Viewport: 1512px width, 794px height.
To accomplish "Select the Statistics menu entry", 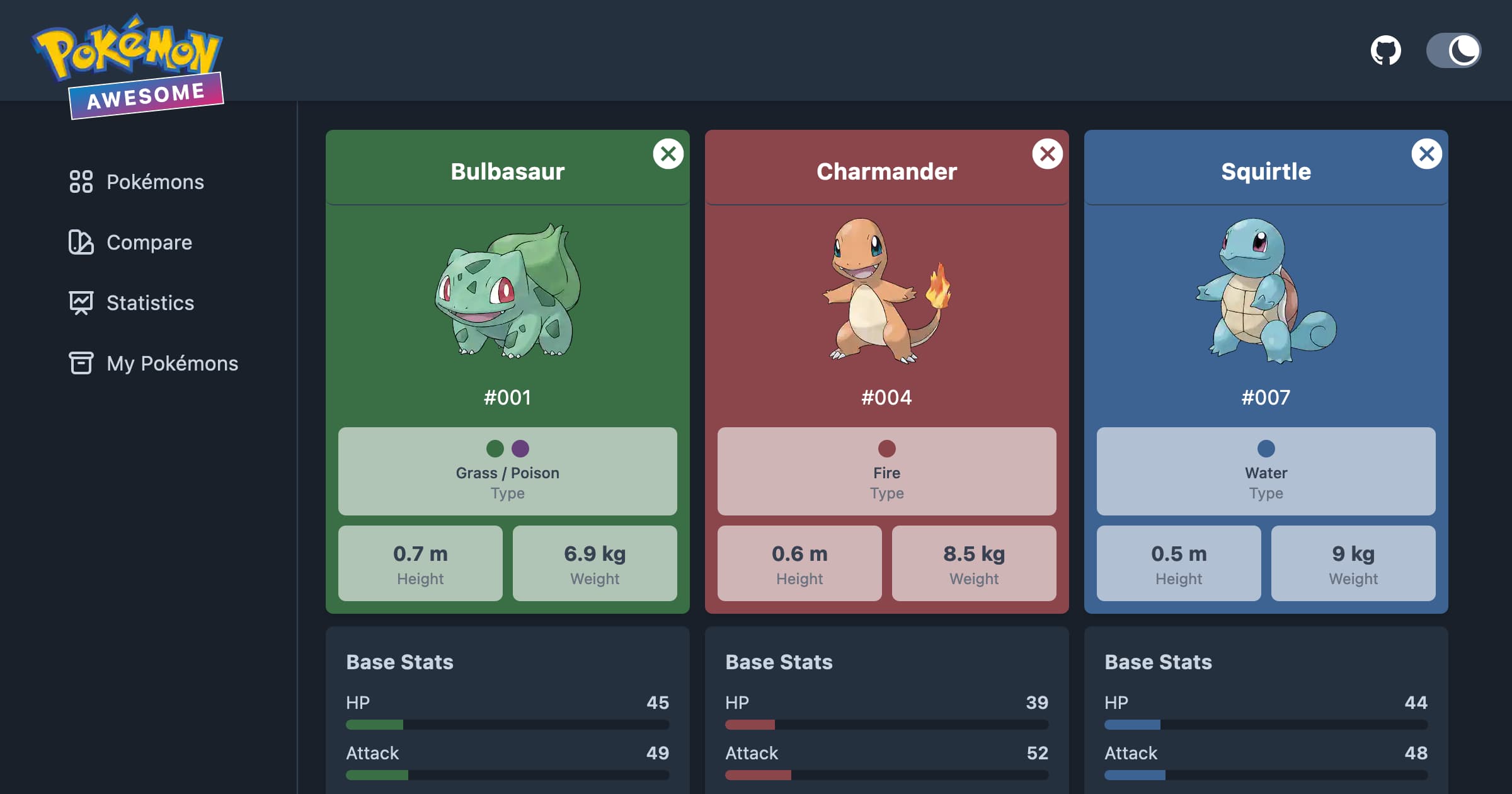I will click(150, 303).
